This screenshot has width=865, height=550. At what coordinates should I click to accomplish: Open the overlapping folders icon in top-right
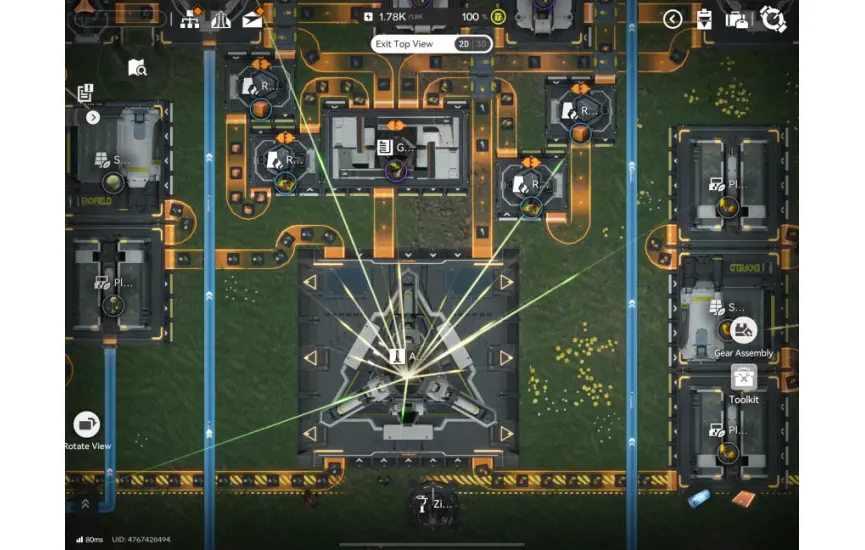click(x=738, y=19)
